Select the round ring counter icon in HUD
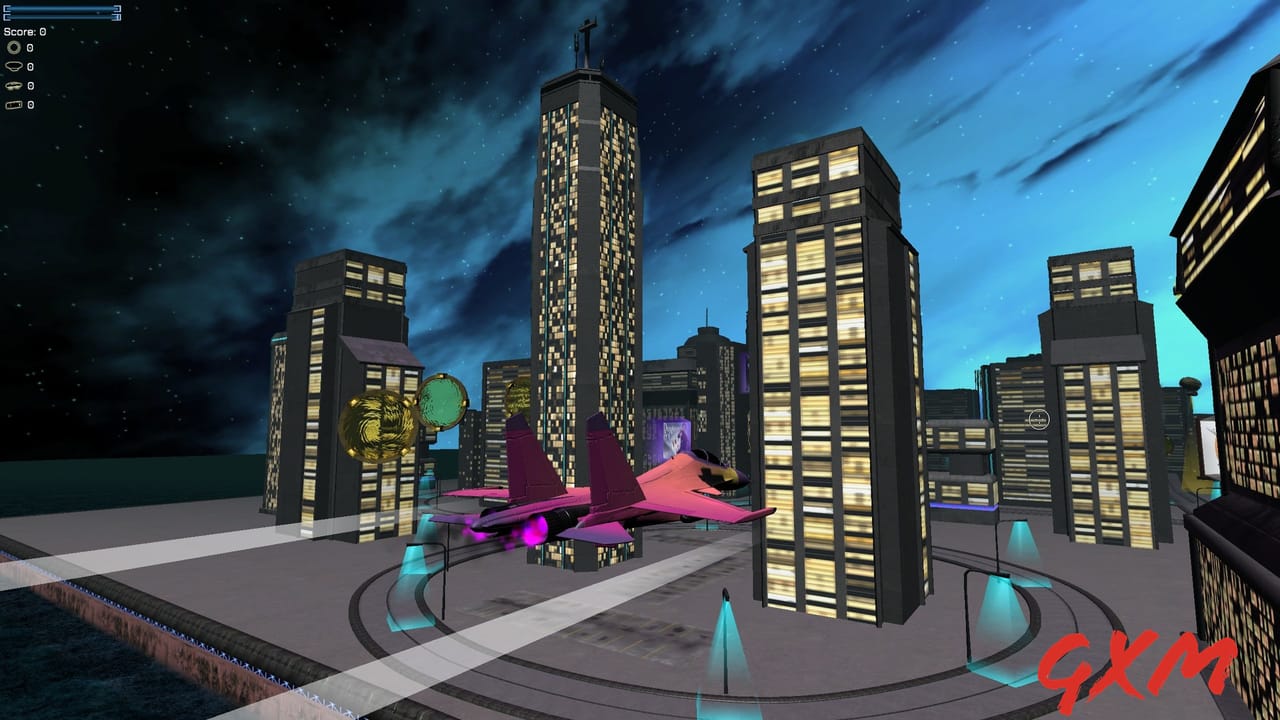This screenshot has height=720, width=1280. [x=13, y=47]
